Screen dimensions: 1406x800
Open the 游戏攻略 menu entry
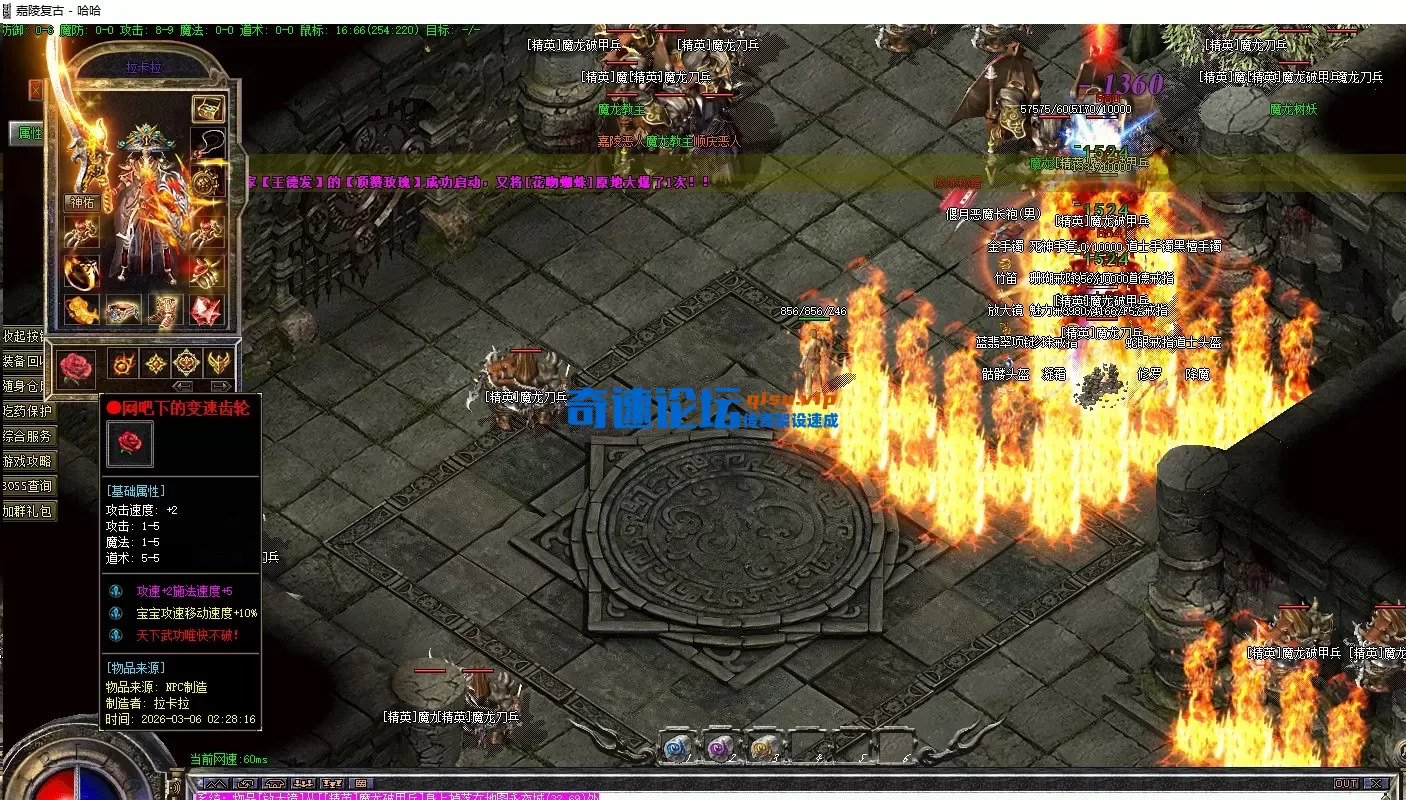tap(27, 462)
